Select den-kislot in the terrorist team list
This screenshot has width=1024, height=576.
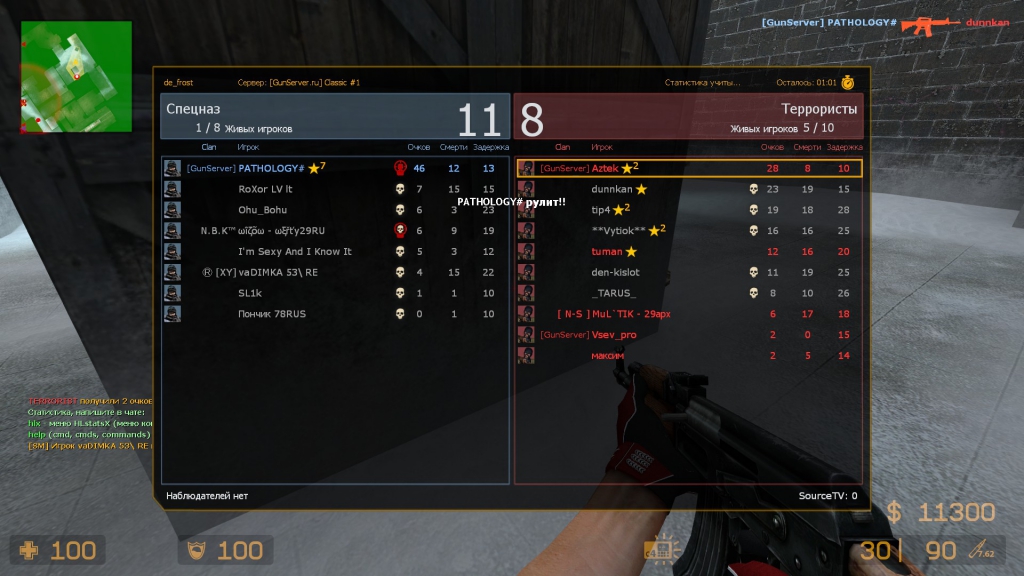click(x=615, y=272)
